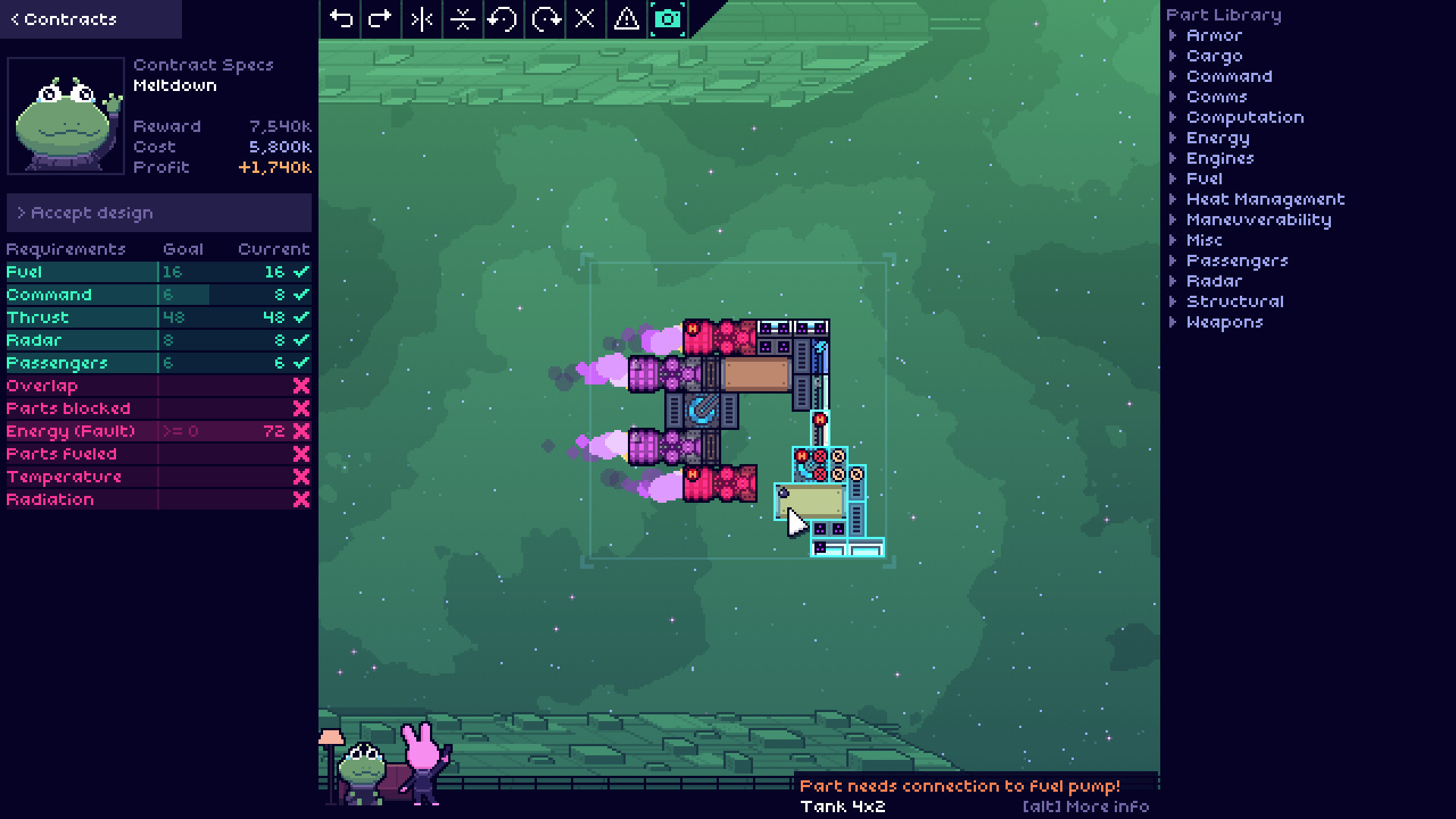The width and height of the screenshot is (1456, 819).
Task: Mirror the part horizontally
Action: tap(422, 19)
